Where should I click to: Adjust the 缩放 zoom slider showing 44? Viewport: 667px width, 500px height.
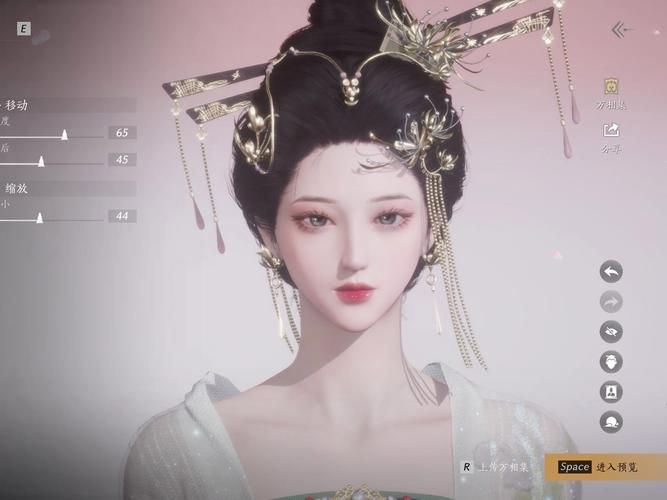pos(40,216)
